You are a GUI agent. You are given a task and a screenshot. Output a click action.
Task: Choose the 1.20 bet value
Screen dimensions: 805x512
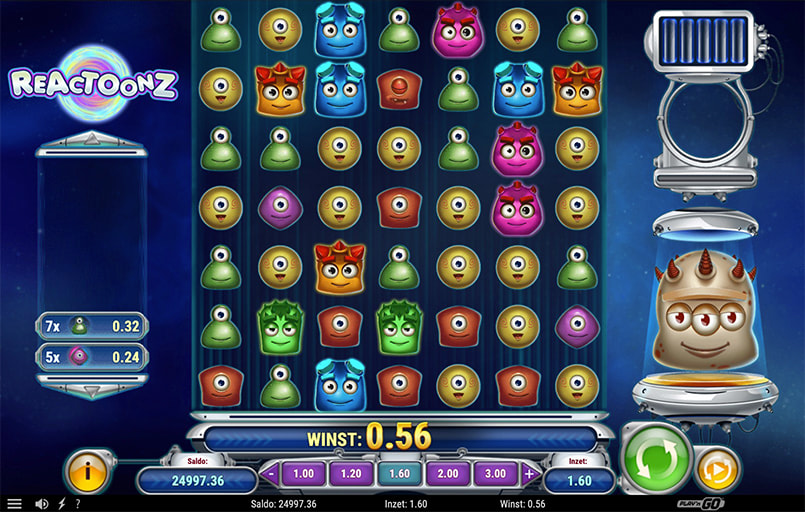pos(353,473)
